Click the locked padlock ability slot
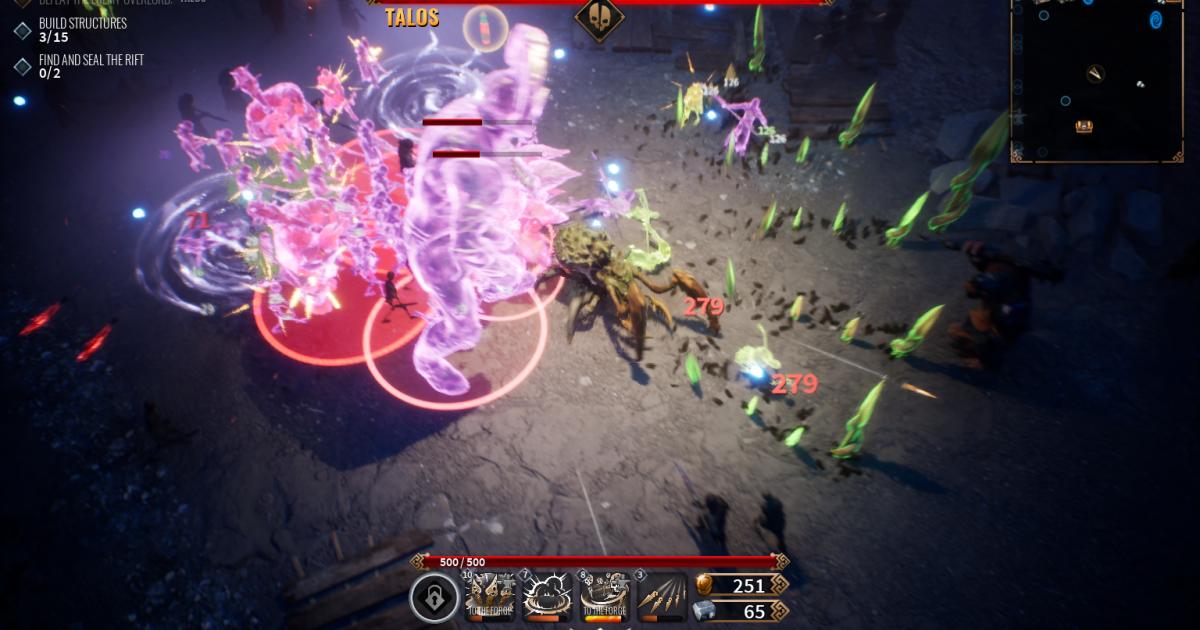The width and height of the screenshot is (1200, 630). coord(434,598)
